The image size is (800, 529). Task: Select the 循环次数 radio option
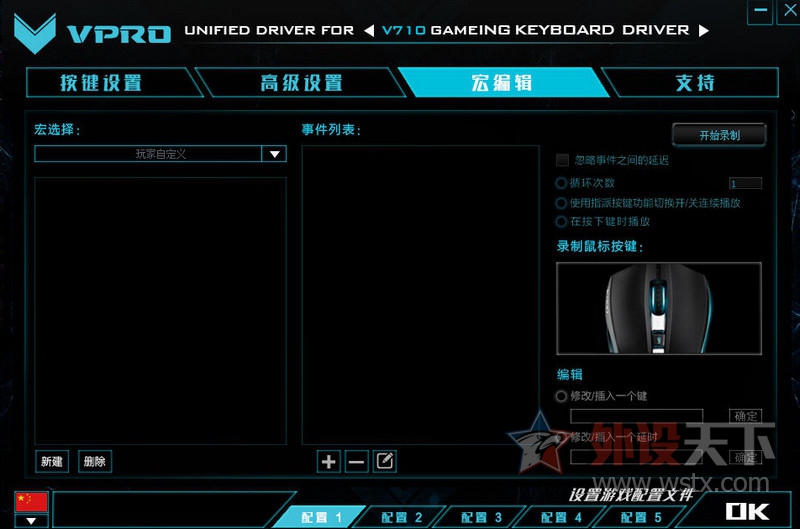pyautogui.click(x=561, y=183)
